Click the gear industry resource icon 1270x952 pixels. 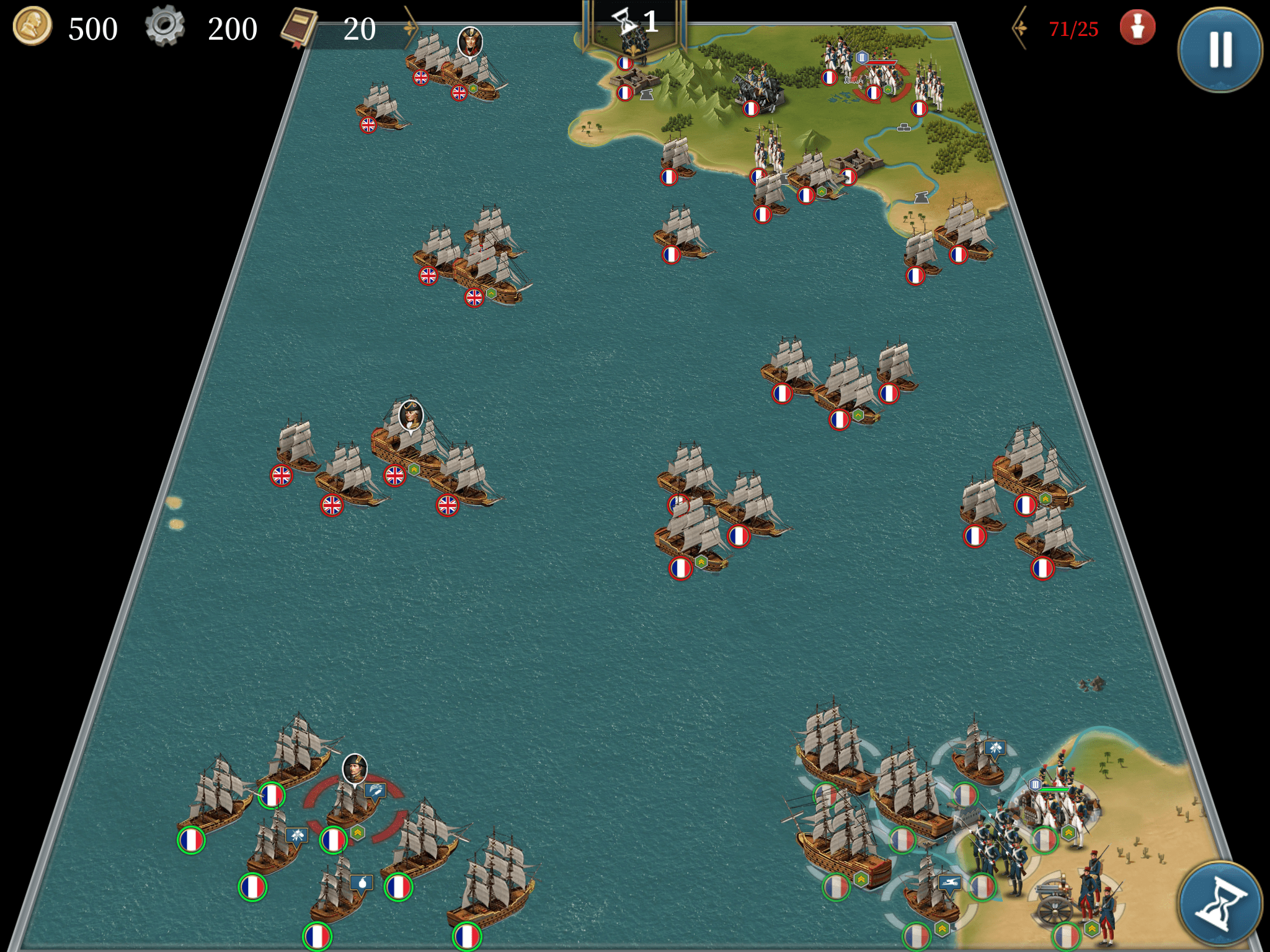click(x=165, y=27)
